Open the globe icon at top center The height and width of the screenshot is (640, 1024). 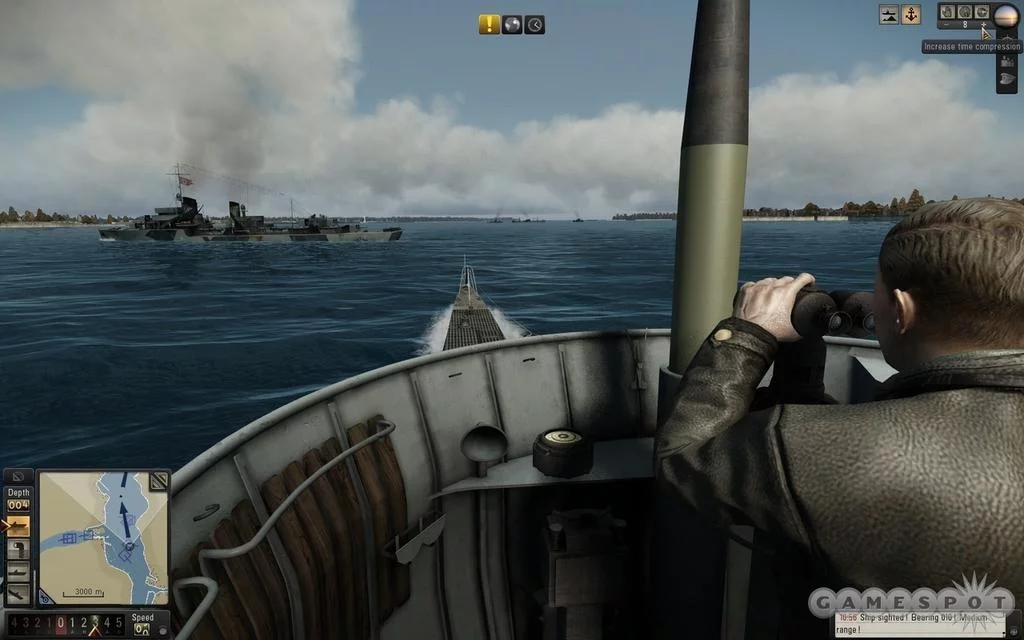[512, 25]
